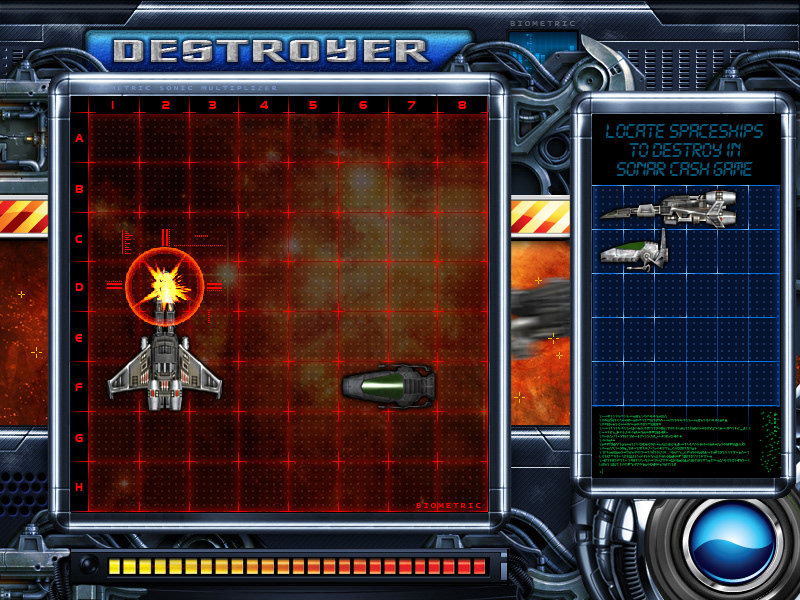The width and height of the screenshot is (800, 600).
Task: Target grid square B7 on the radar
Action: (412, 188)
